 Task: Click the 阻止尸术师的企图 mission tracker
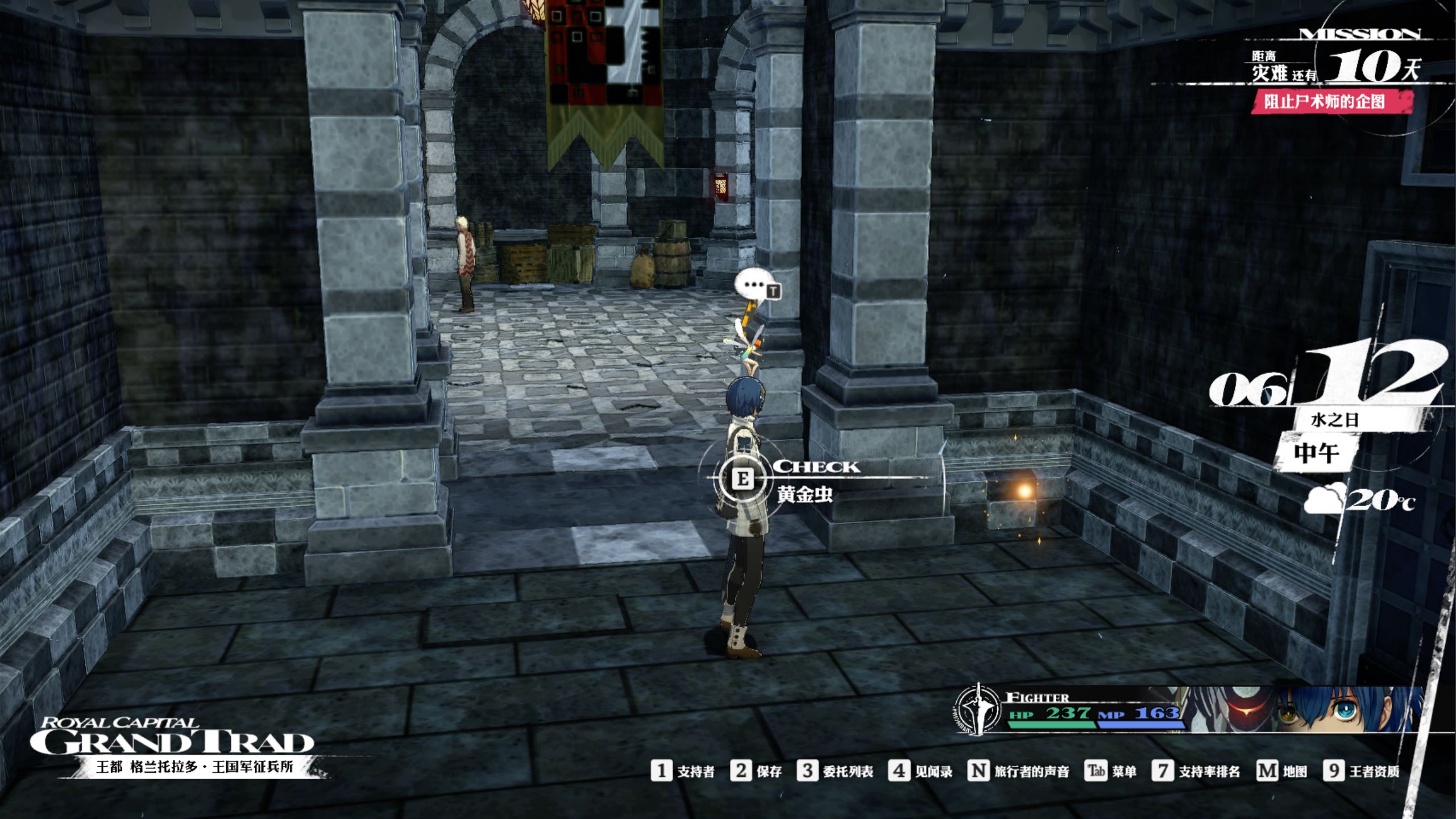(x=1324, y=102)
